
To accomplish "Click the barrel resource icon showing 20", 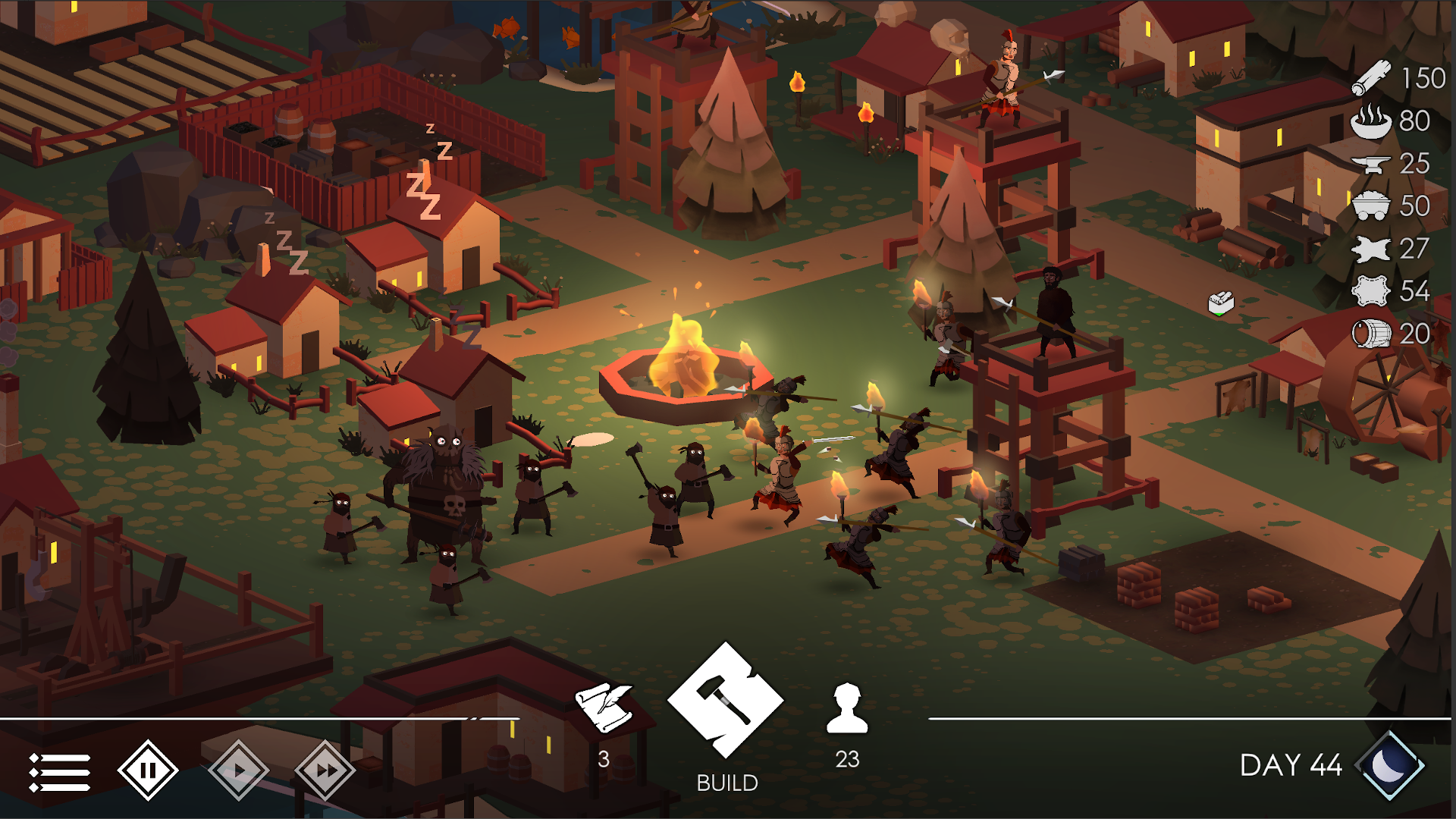I will point(1373,332).
